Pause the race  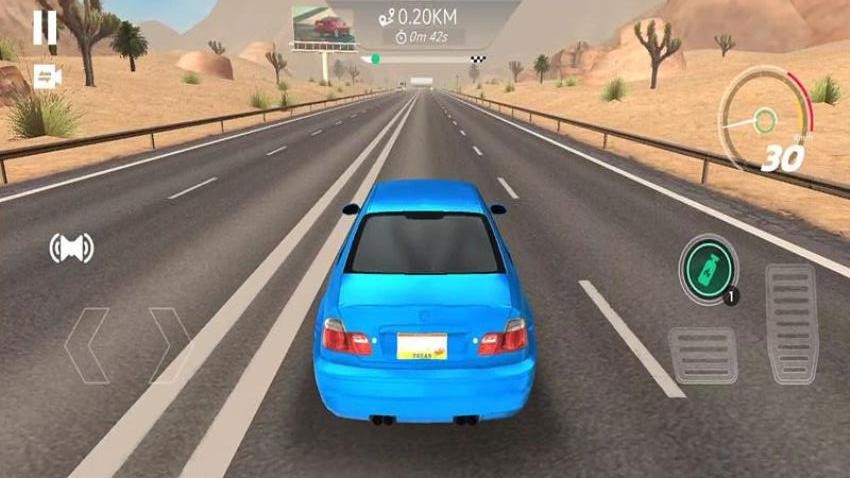pyautogui.click(x=45, y=27)
